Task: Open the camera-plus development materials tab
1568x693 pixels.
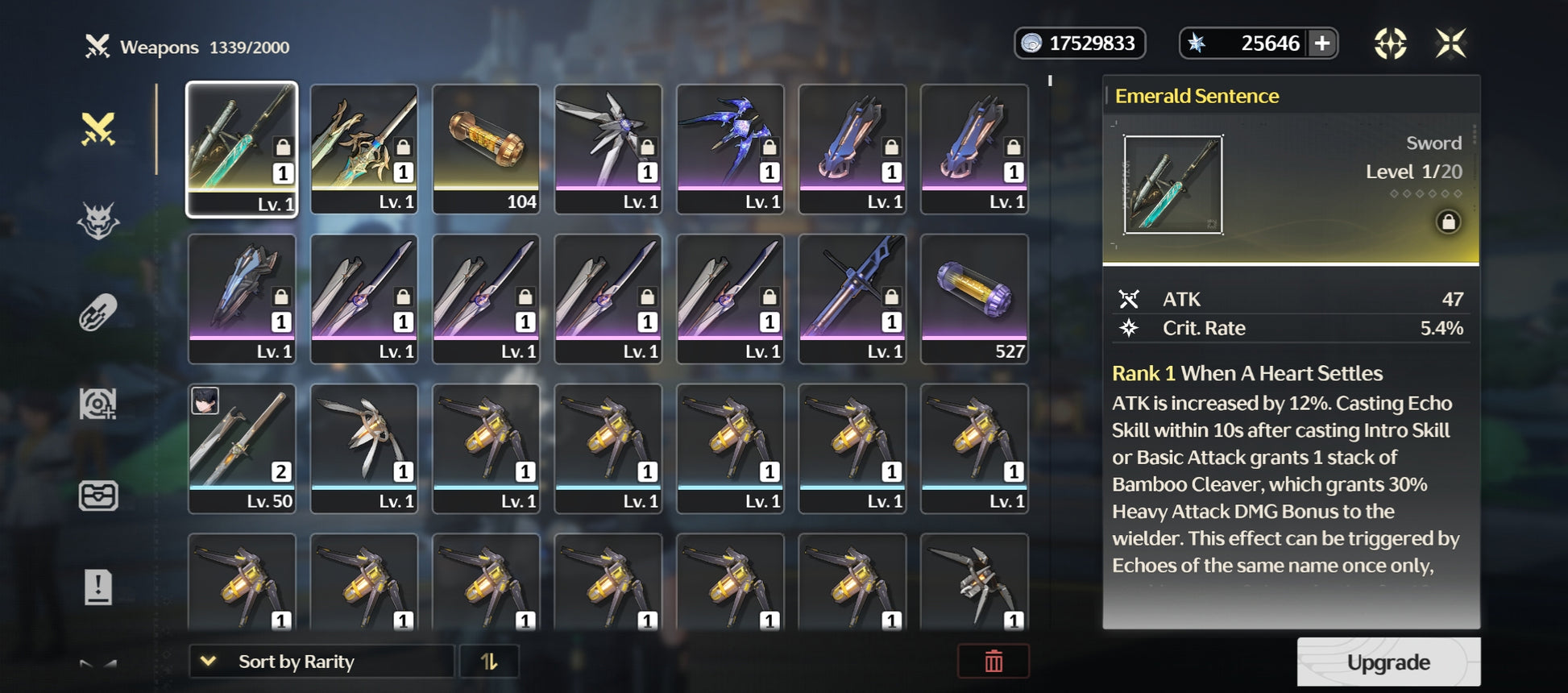Action: pyautogui.click(x=98, y=404)
